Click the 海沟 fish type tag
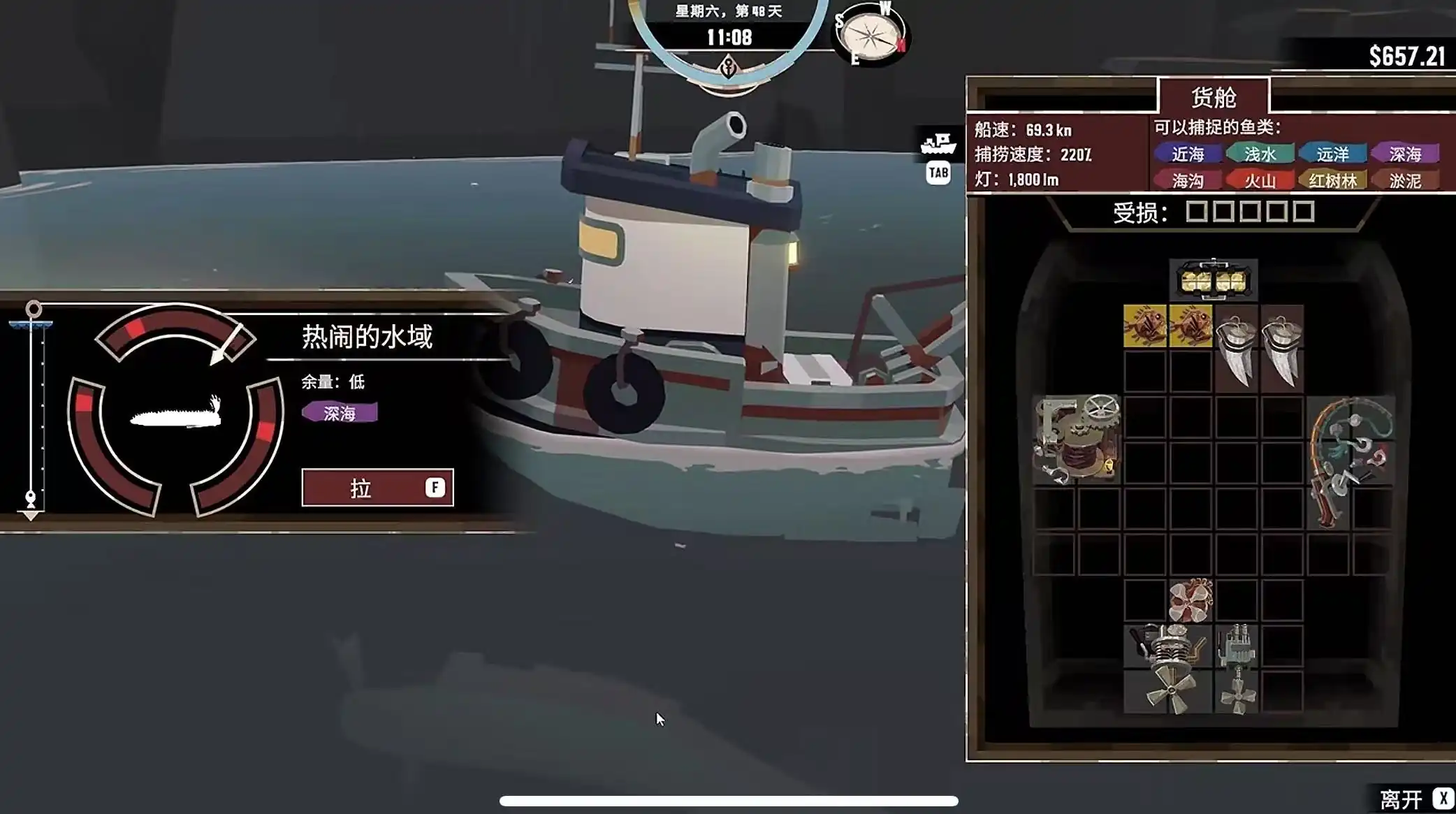The height and width of the screenshot is (814, 1456). [x=1188, y=181]
